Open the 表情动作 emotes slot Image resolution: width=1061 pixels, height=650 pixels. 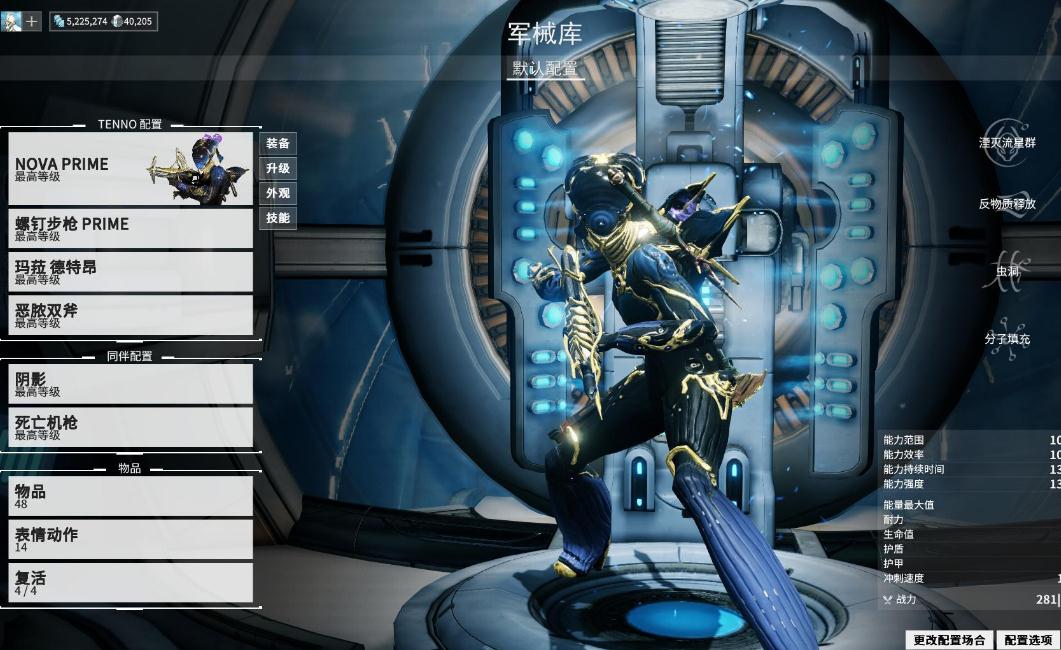130,539
